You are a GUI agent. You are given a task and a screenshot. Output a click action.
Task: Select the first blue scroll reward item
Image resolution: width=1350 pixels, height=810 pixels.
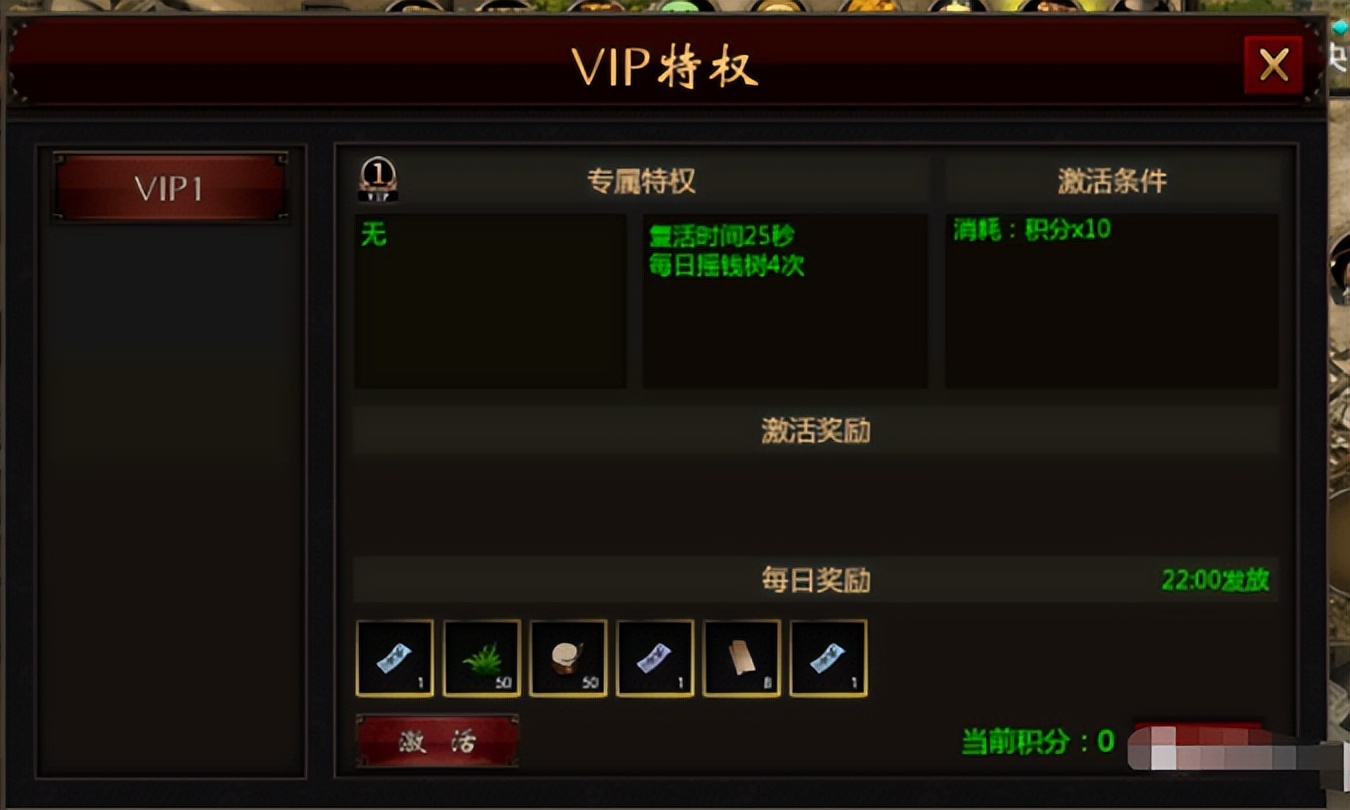pos(394,658)
